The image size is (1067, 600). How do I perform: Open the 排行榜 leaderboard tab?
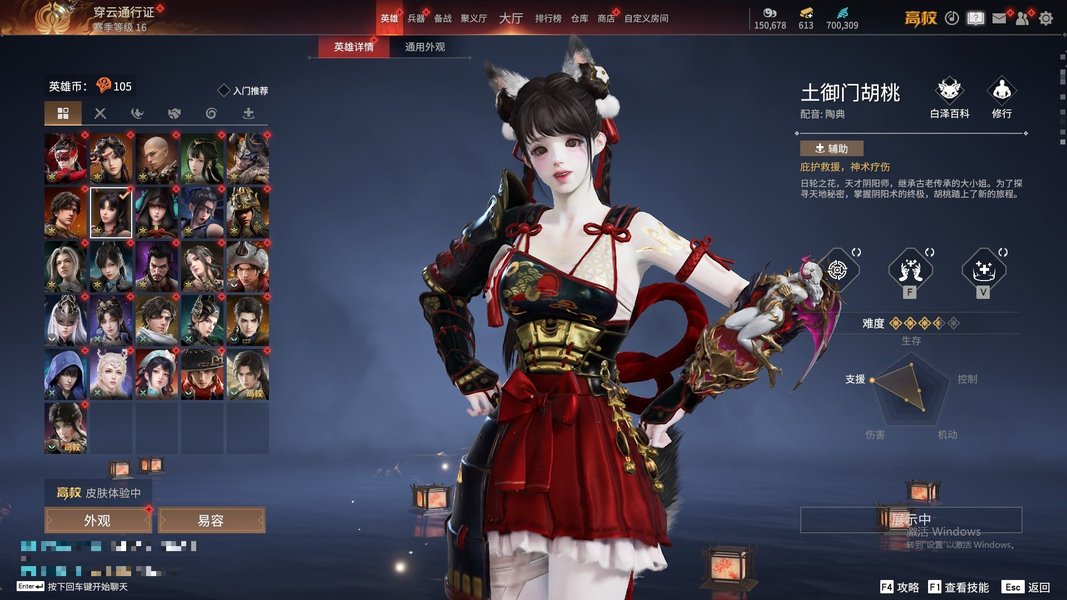tap(548, 18)
